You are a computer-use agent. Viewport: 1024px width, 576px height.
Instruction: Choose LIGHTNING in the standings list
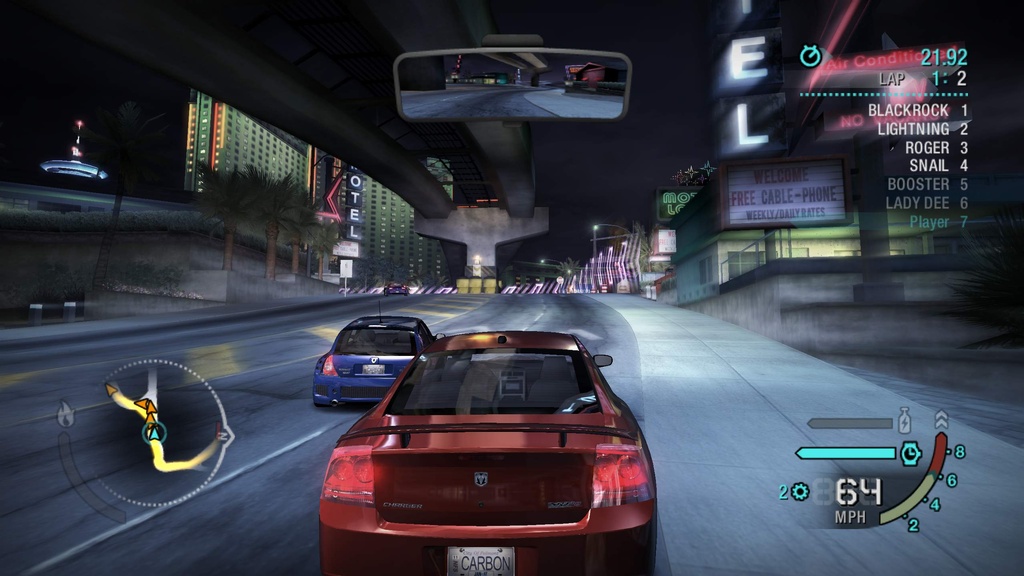click(921, 129)
